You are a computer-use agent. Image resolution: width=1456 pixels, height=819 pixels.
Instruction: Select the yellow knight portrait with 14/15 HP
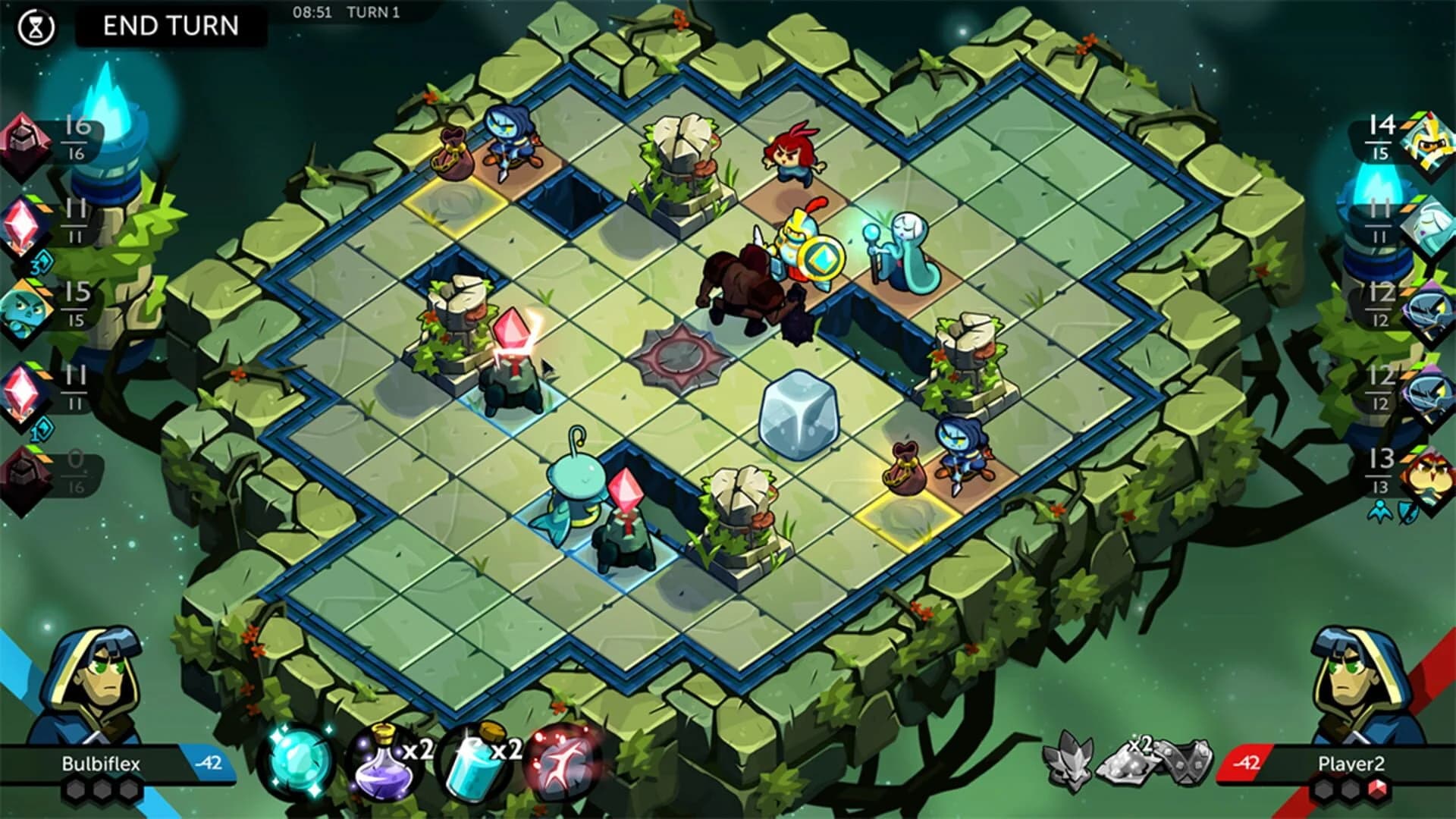[x=1426, y=140]
